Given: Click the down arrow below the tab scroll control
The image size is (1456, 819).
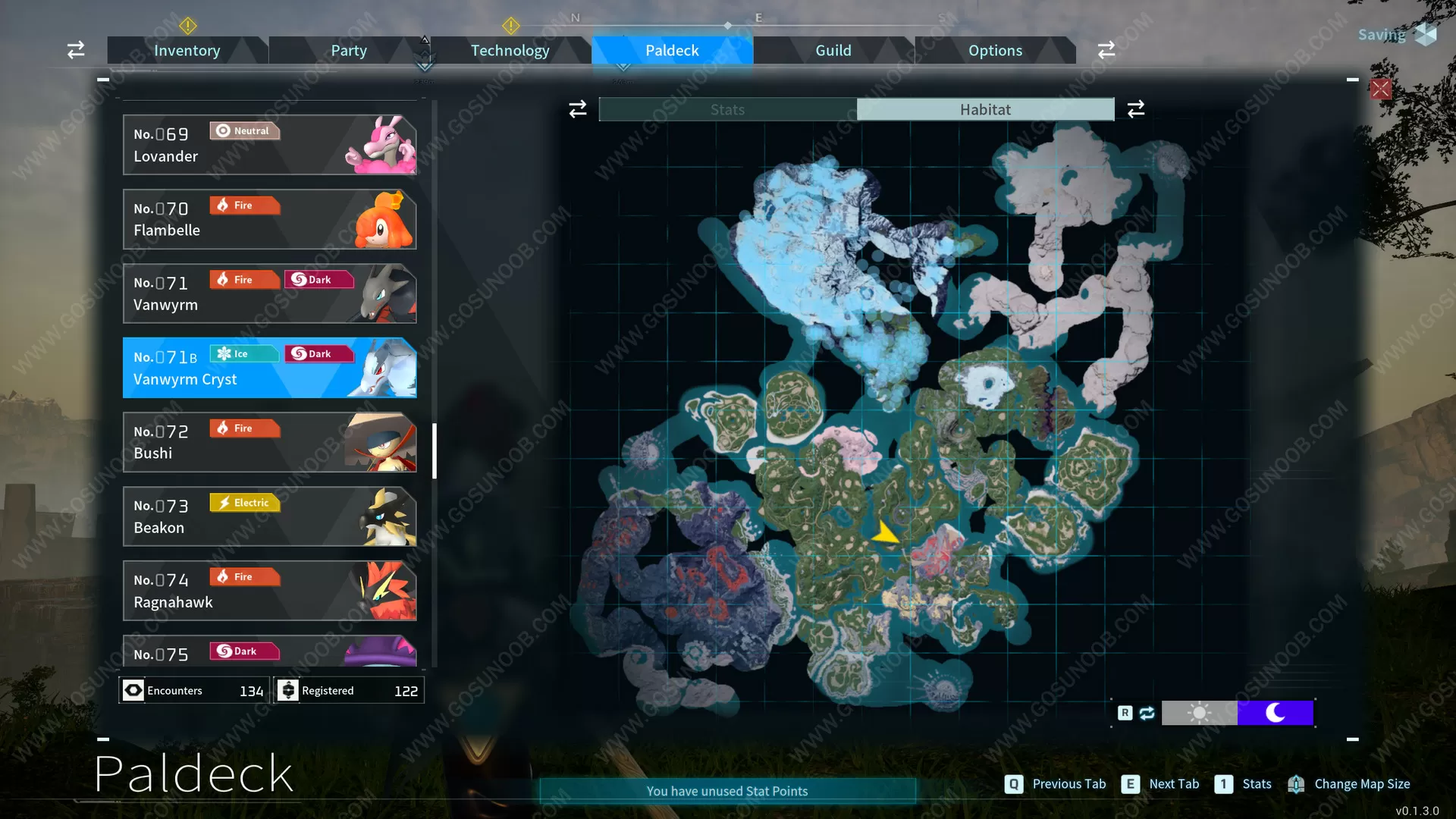Looking at the screenshot, I should point(425,67).
